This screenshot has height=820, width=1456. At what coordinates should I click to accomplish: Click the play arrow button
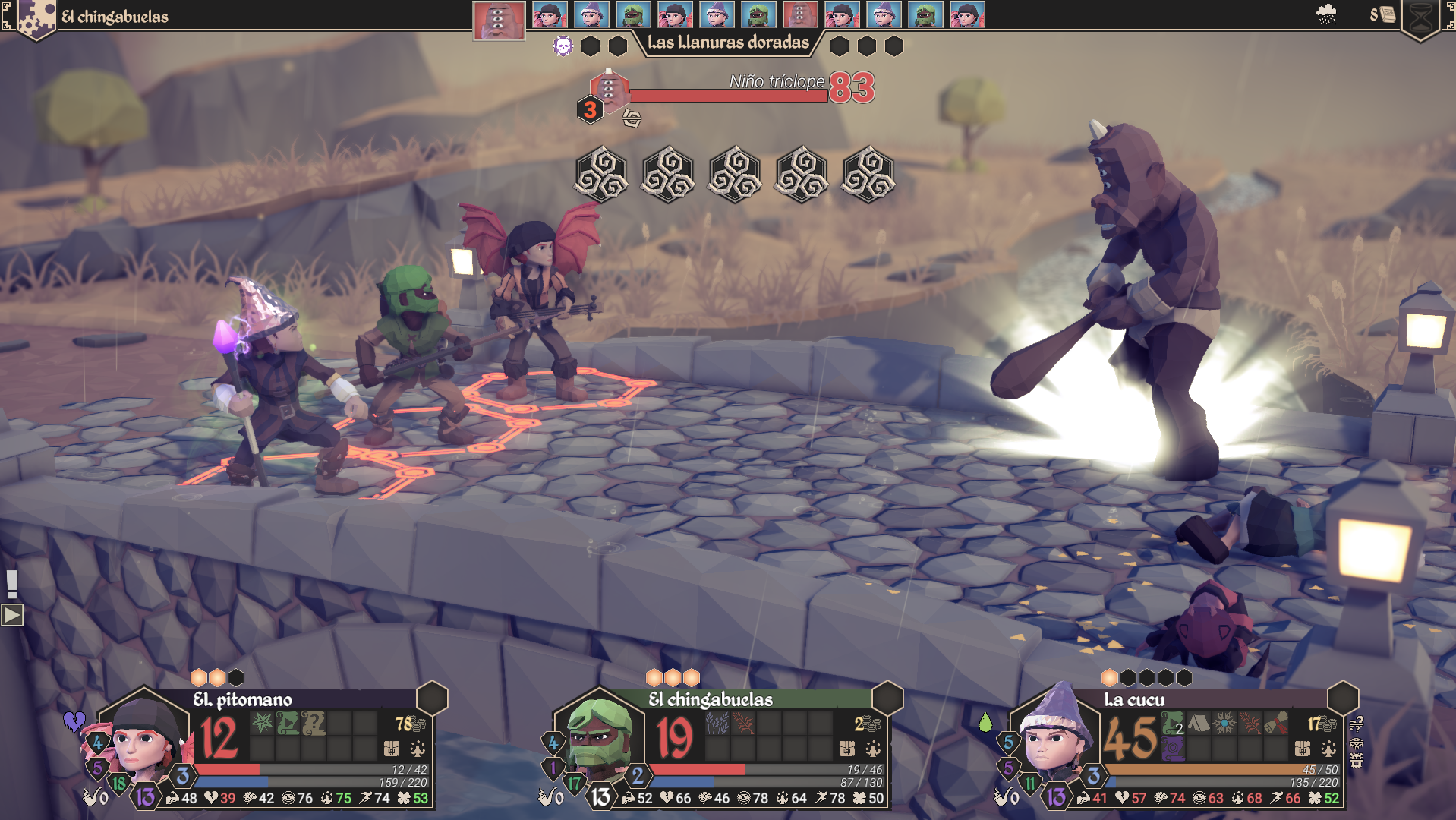click(12, 615)
